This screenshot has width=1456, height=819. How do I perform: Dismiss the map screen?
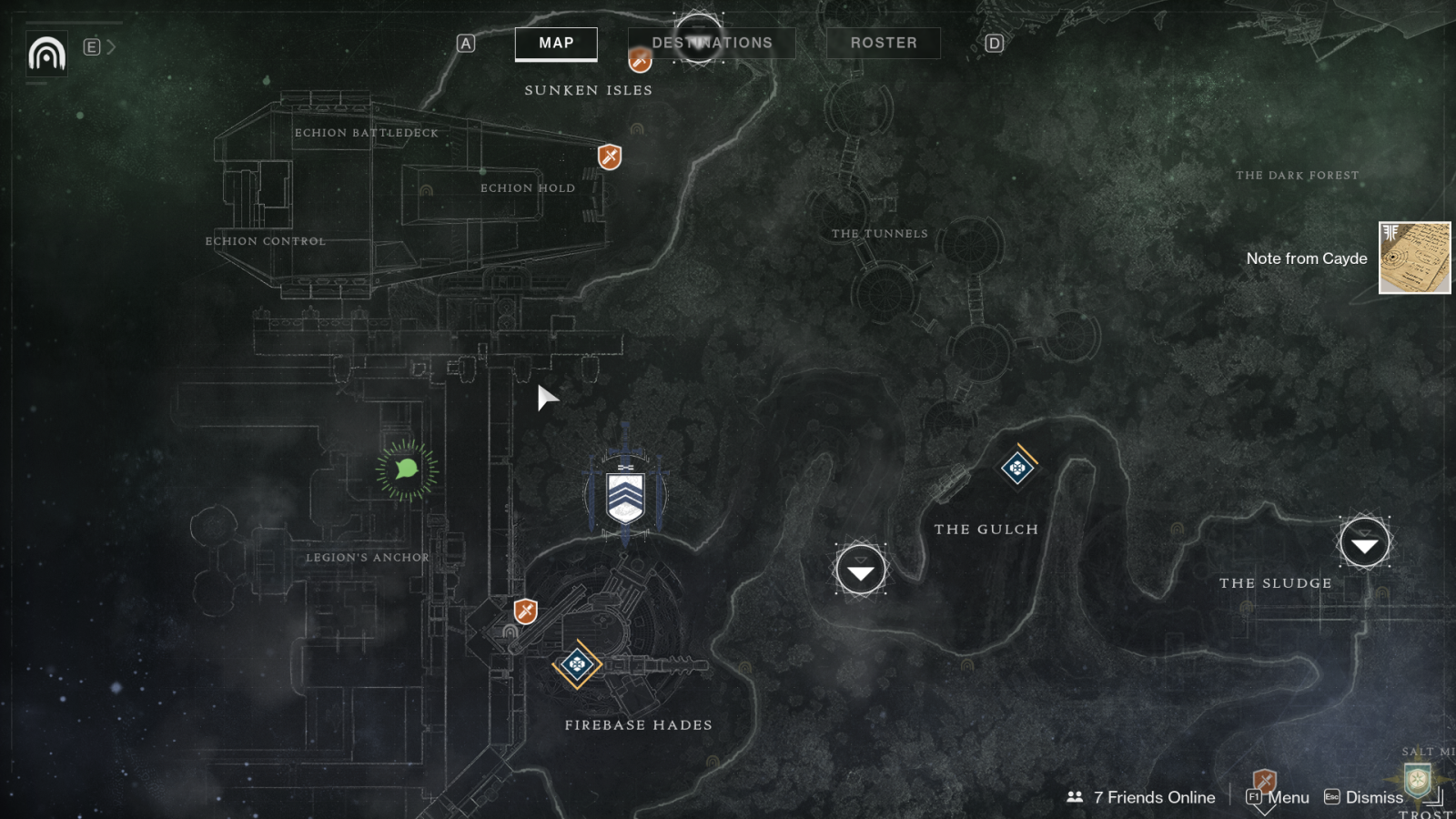[x=1363, y=797]
